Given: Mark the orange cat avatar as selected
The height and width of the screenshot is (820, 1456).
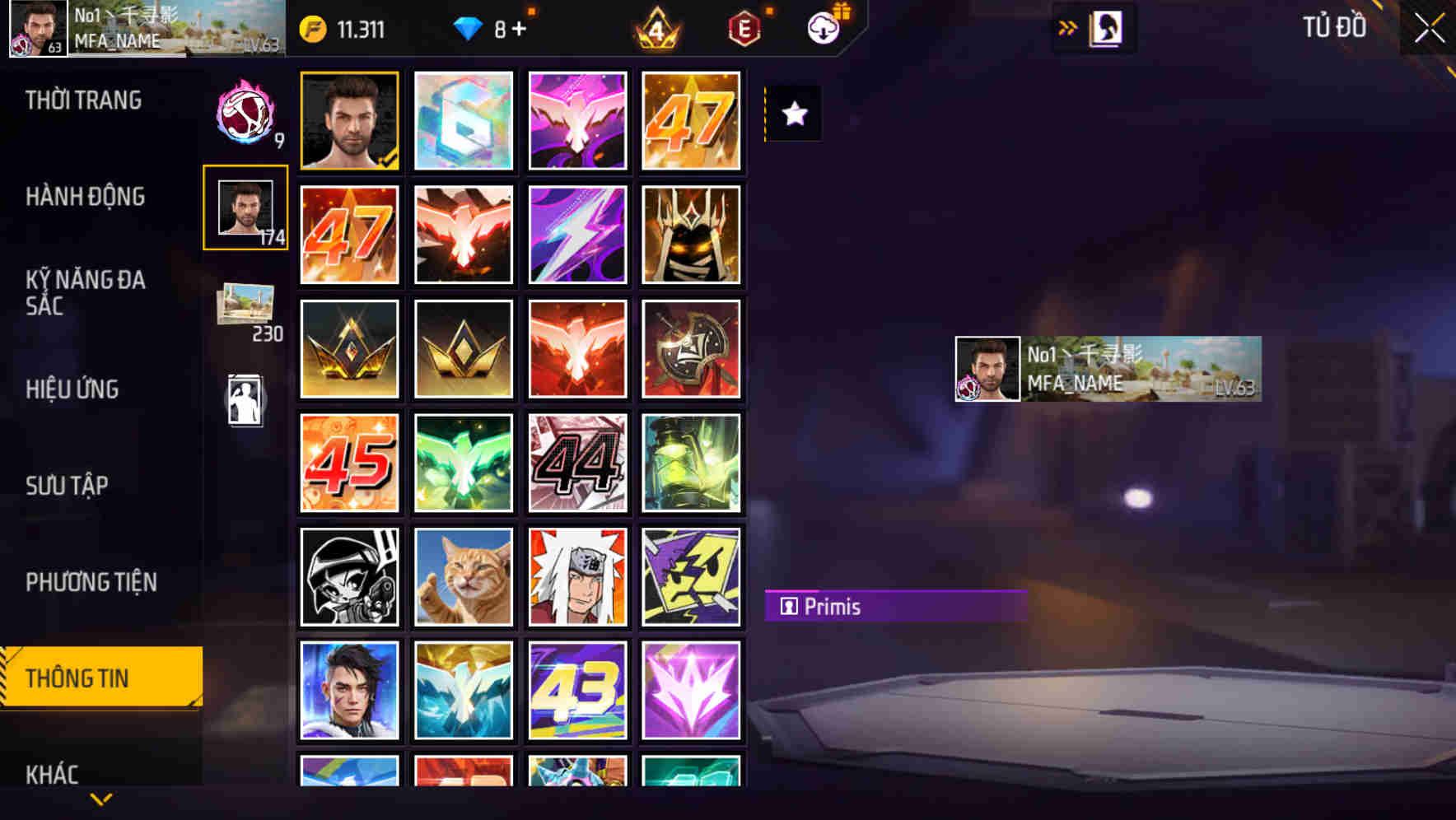Looking at the screenshot, I should pos(463,577).
